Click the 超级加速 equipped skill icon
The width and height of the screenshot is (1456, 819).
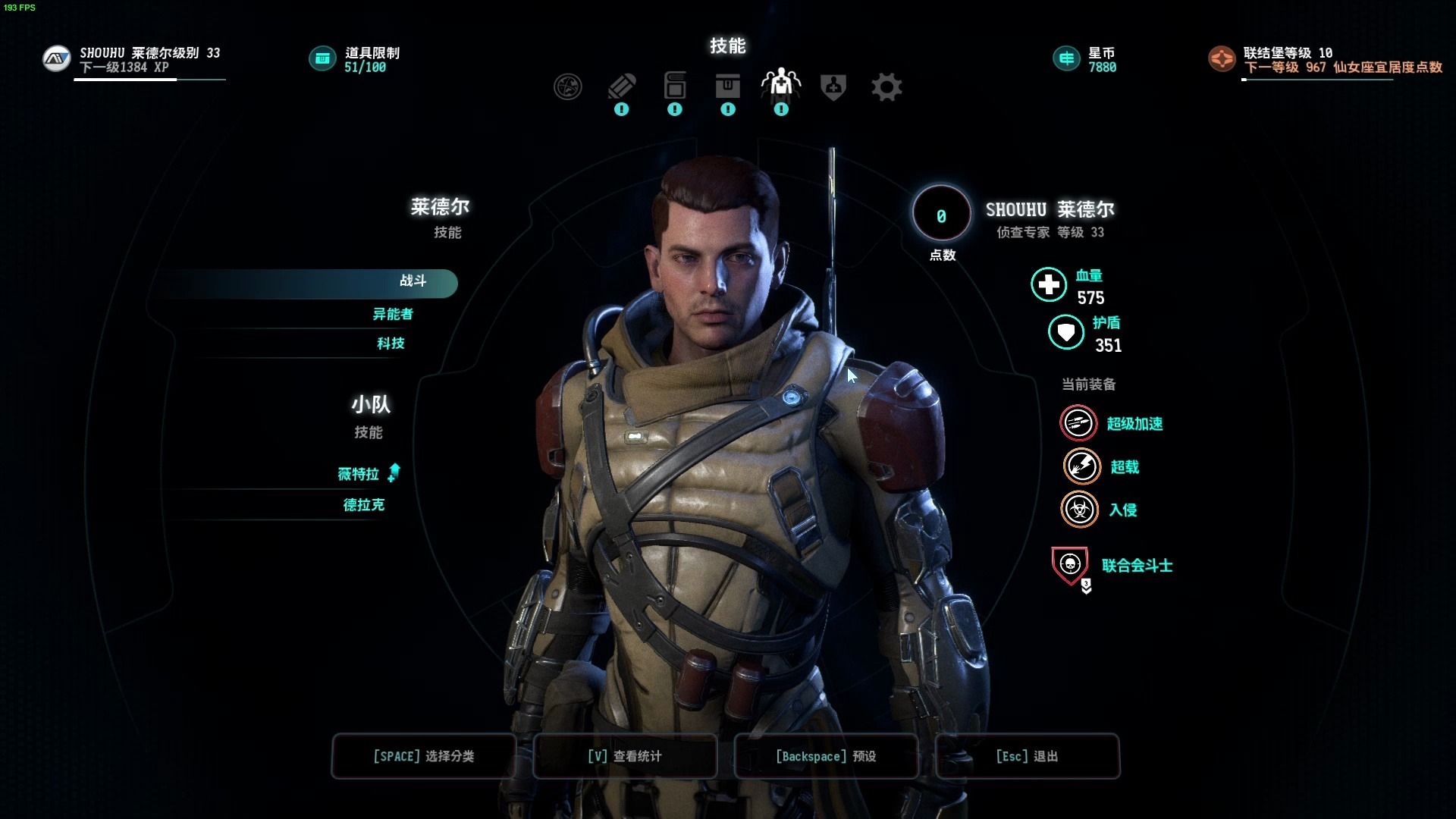point(1078,423)
